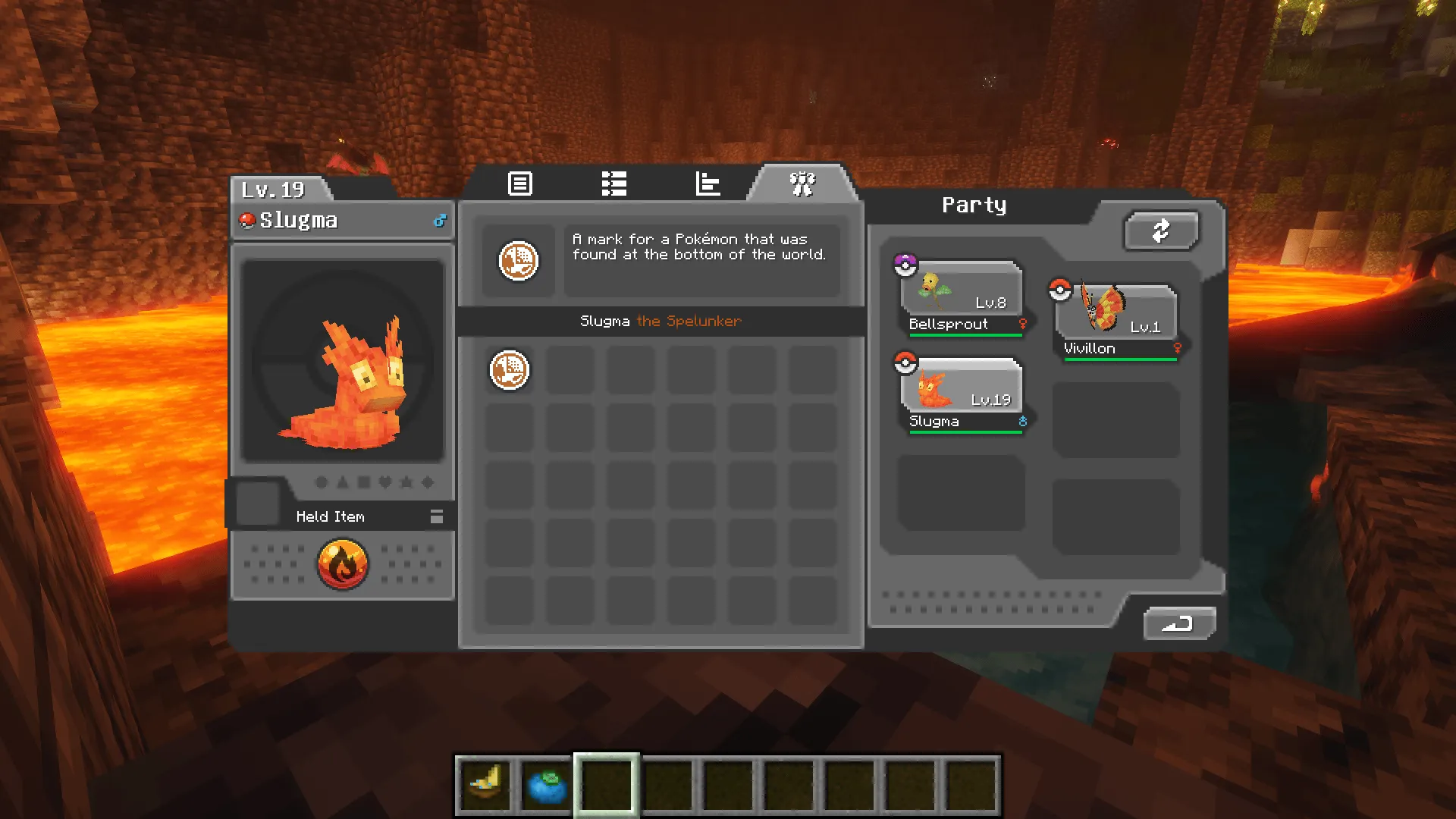Click the Poké Ball icon on Bellsprout's slot
The width and height of the screenshot is (1456, 819).
(x=906, y=263)
